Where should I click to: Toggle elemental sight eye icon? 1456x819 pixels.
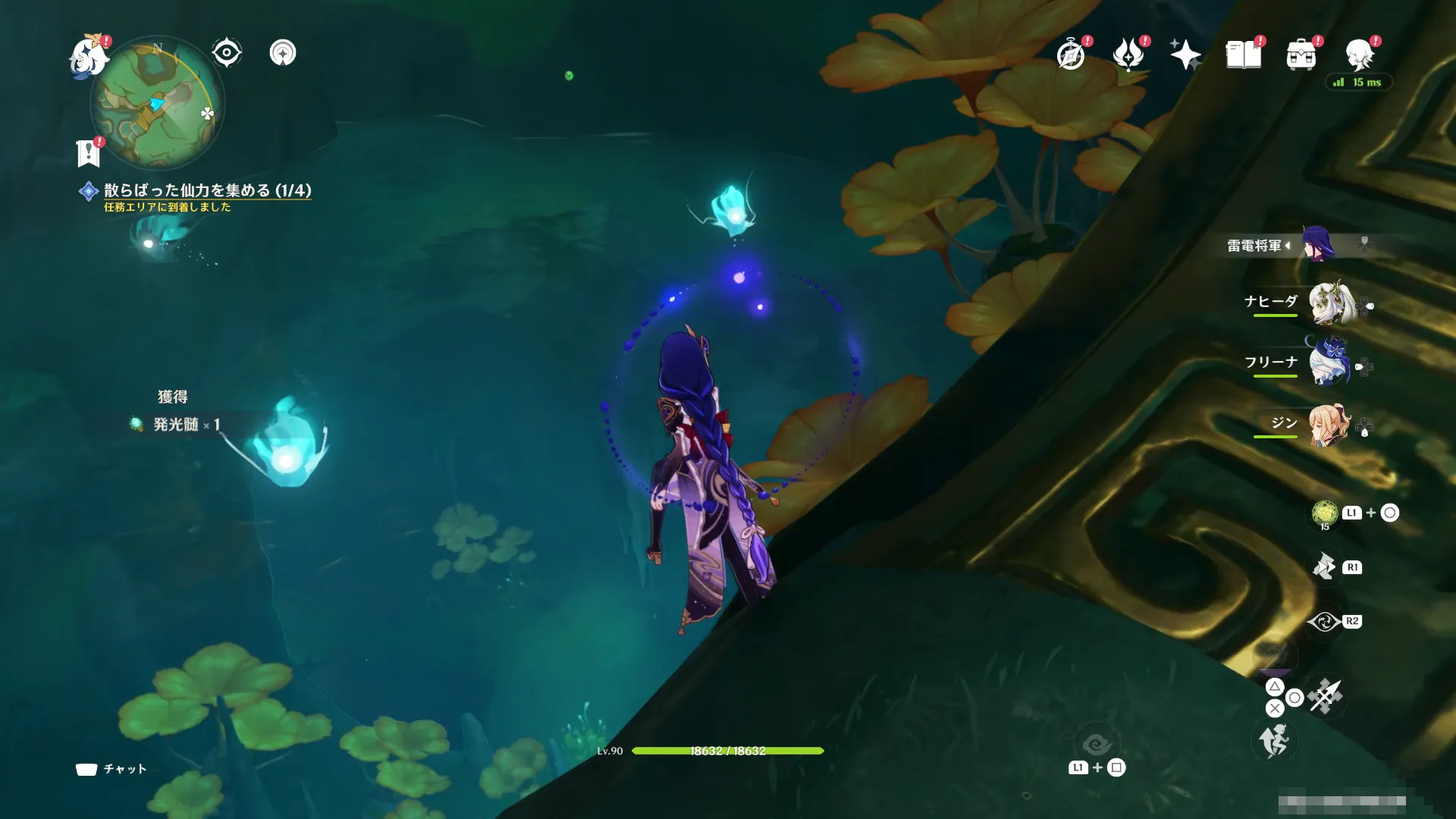coord(226,53)
